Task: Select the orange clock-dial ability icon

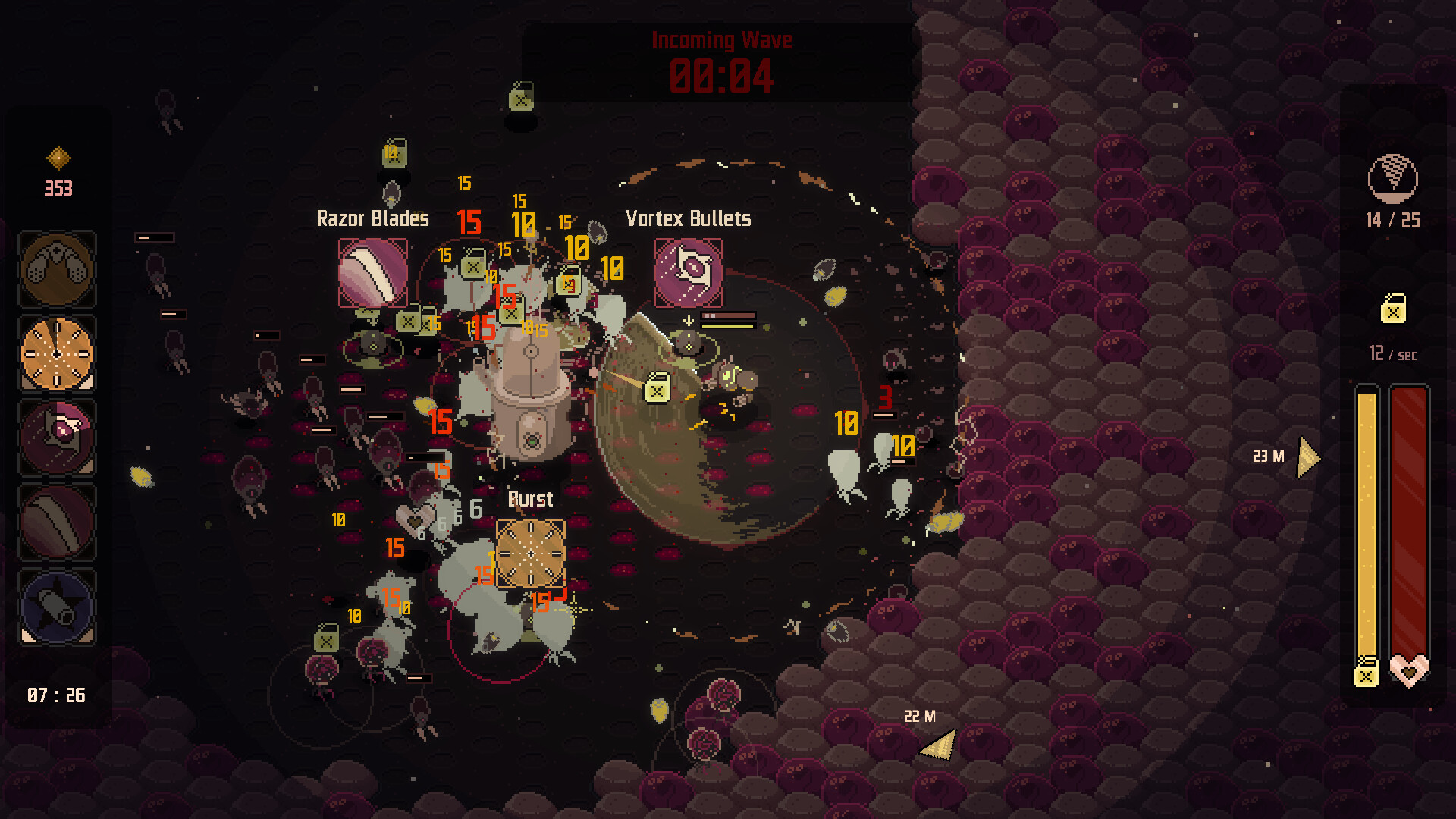Action: click(x=57, y=353)
